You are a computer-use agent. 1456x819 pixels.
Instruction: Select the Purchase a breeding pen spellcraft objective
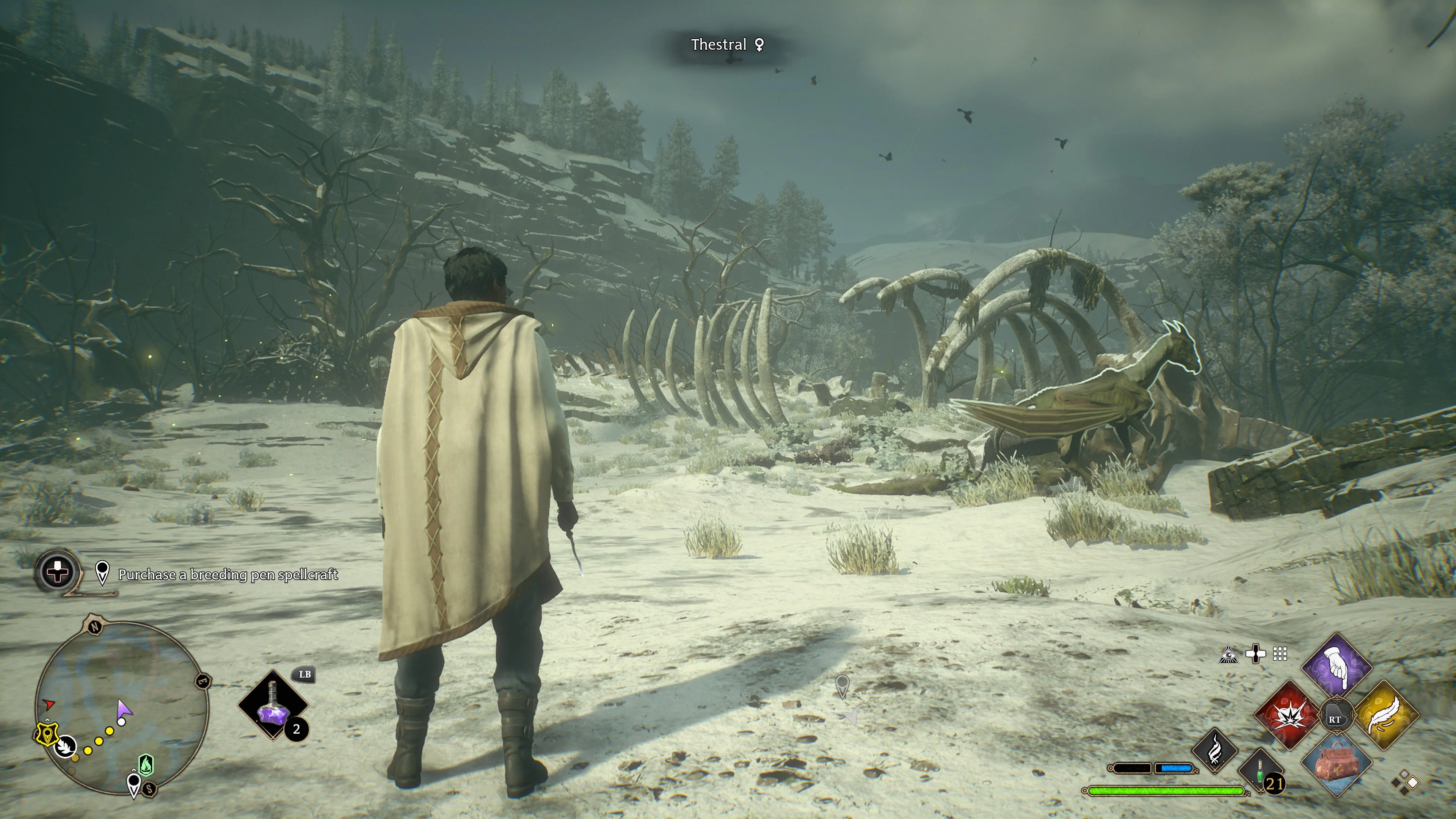tap(227, 575)
